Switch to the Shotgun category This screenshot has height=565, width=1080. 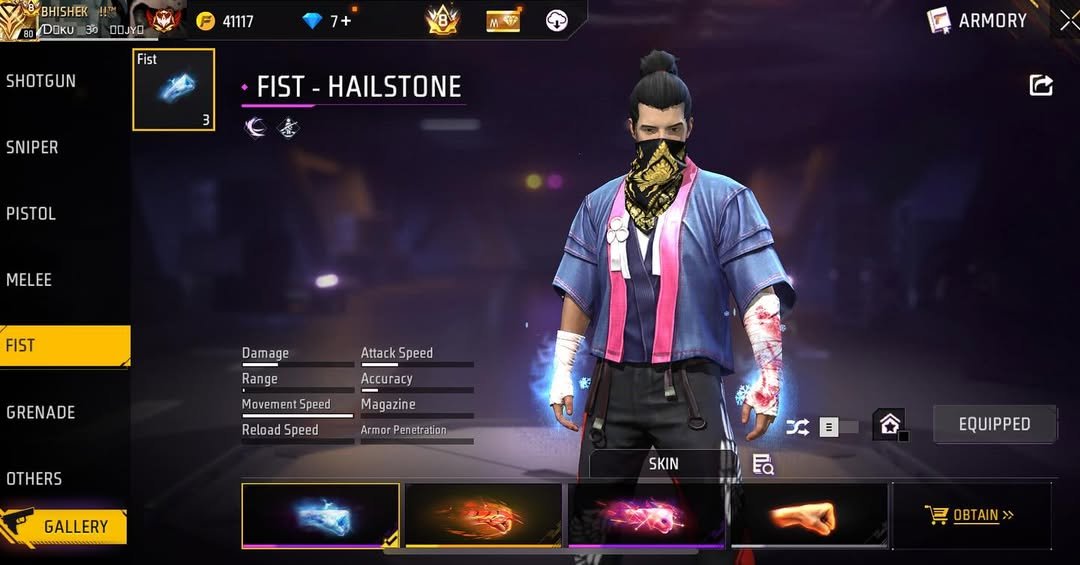click(41, 81)
